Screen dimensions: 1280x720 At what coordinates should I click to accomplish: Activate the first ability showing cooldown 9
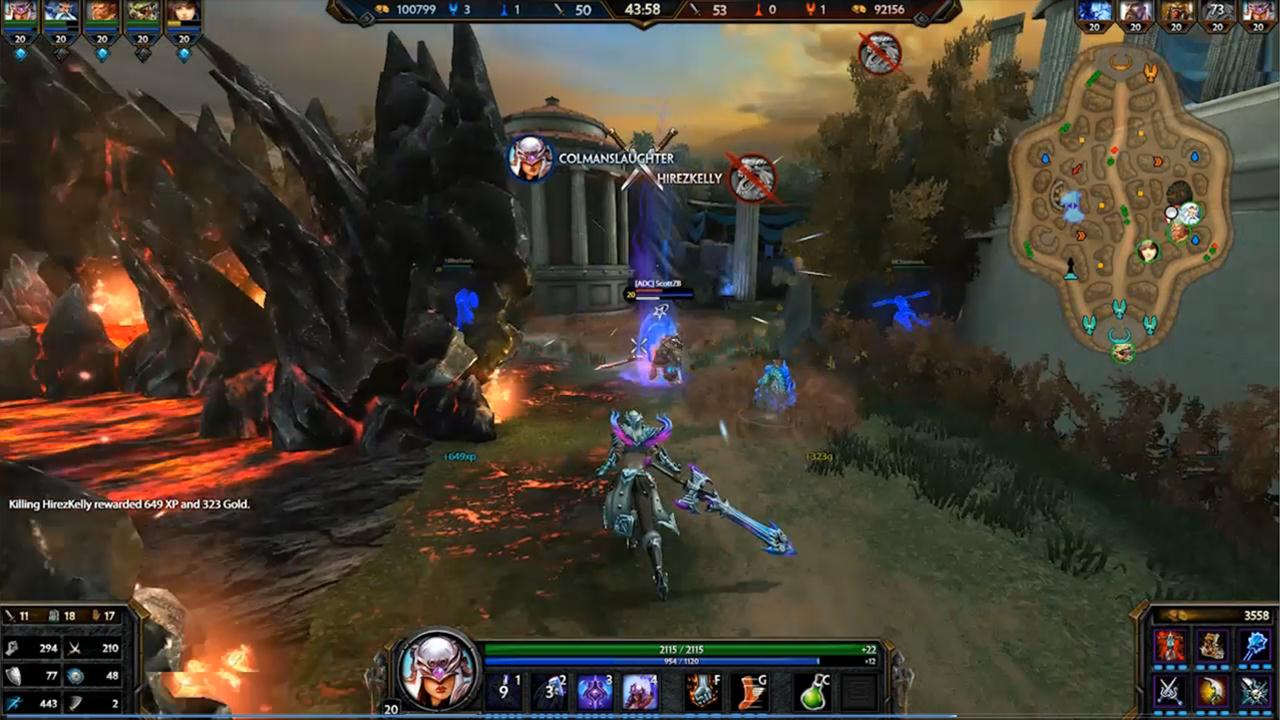503,691
